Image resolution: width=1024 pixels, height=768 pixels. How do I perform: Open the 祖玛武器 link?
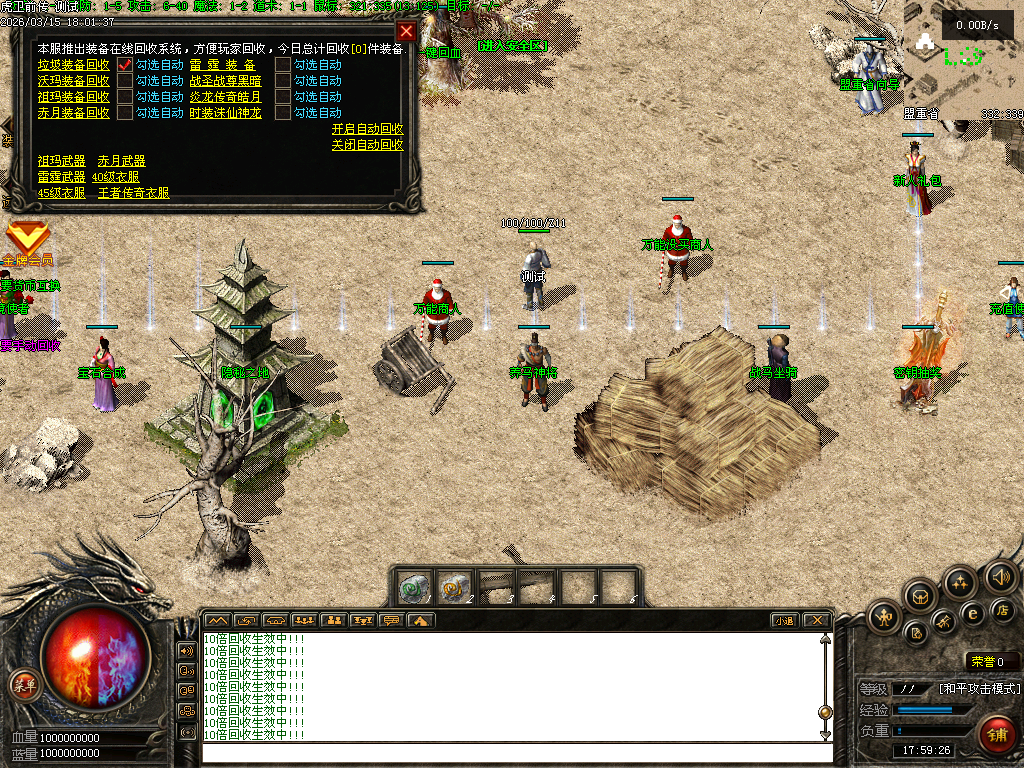[62, 161]
